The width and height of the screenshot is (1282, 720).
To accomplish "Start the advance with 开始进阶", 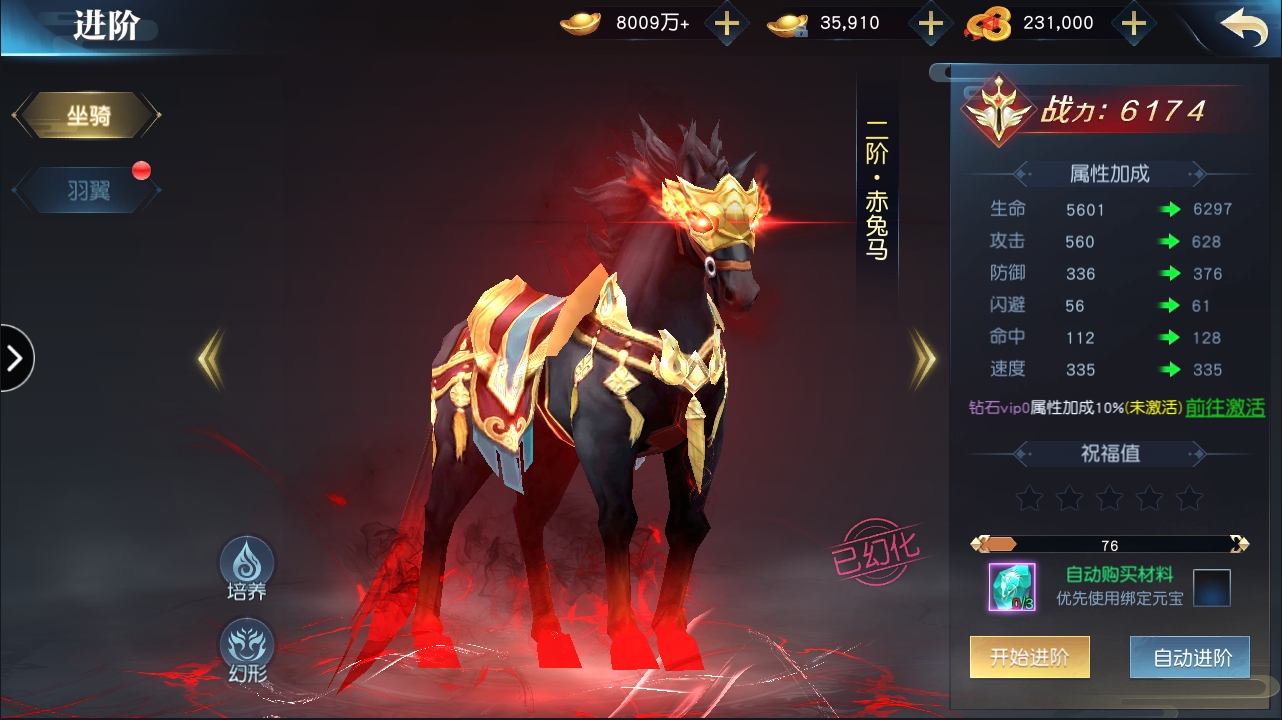I will (1029, 657).
